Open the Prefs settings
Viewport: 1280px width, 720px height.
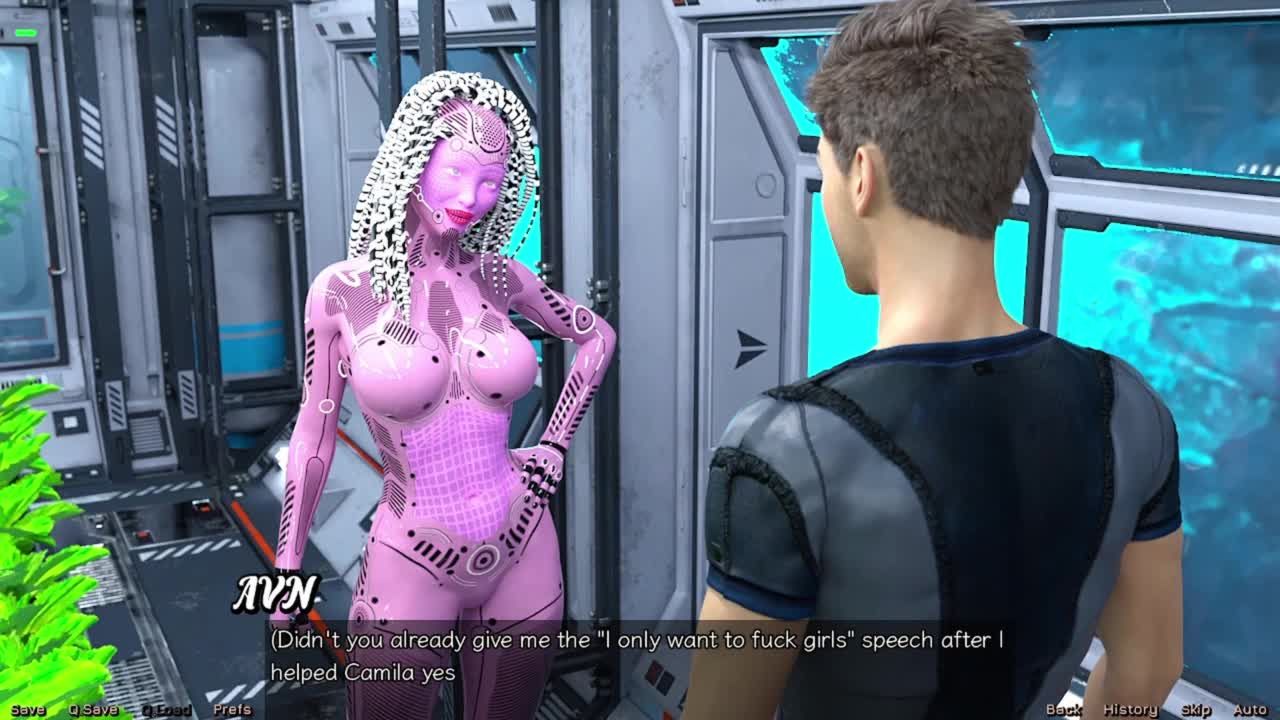click(x=232, y=710)
